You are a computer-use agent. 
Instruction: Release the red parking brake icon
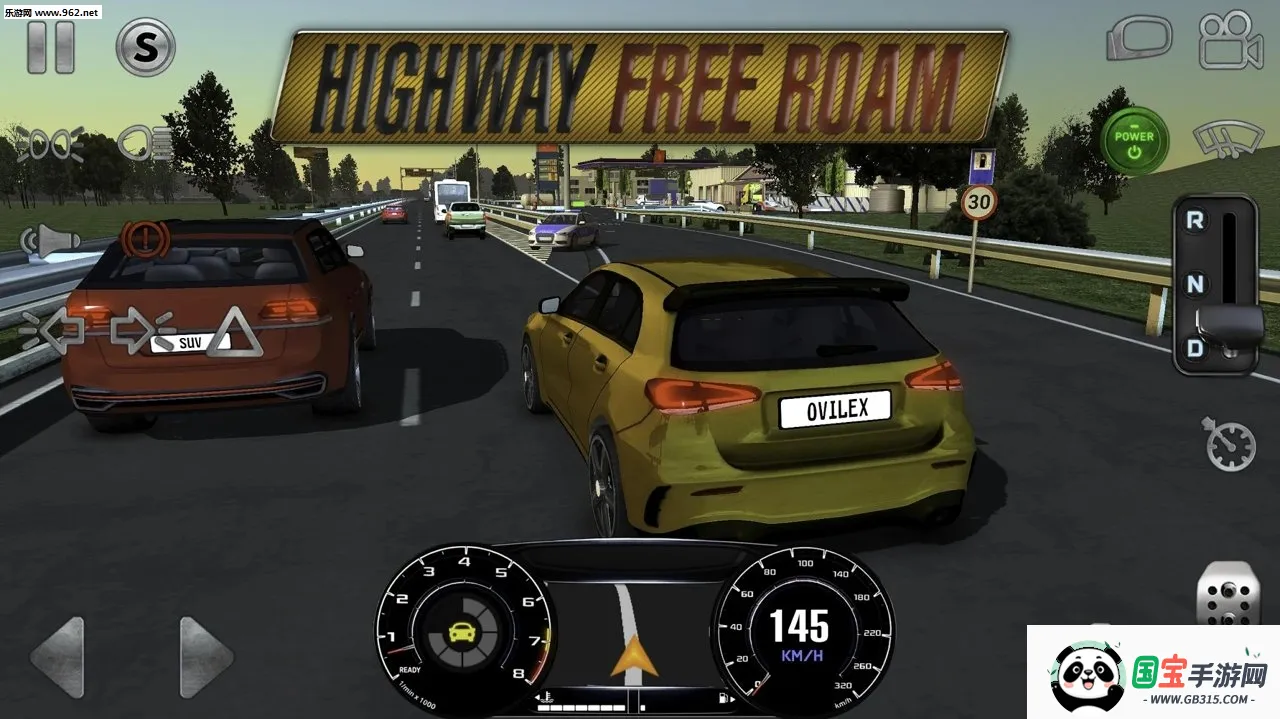[146, 240]
